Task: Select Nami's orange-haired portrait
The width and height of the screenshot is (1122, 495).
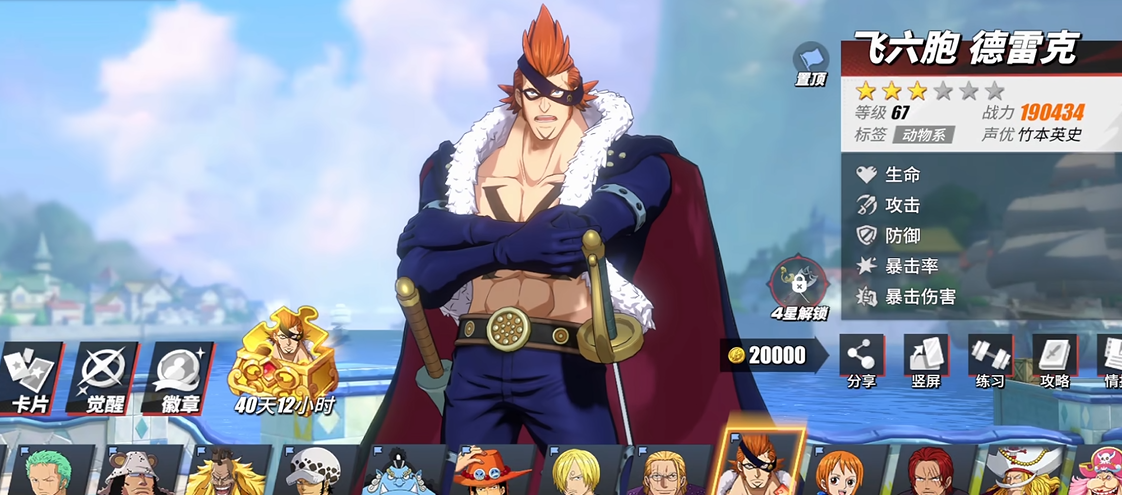Action: click(838, 472)
